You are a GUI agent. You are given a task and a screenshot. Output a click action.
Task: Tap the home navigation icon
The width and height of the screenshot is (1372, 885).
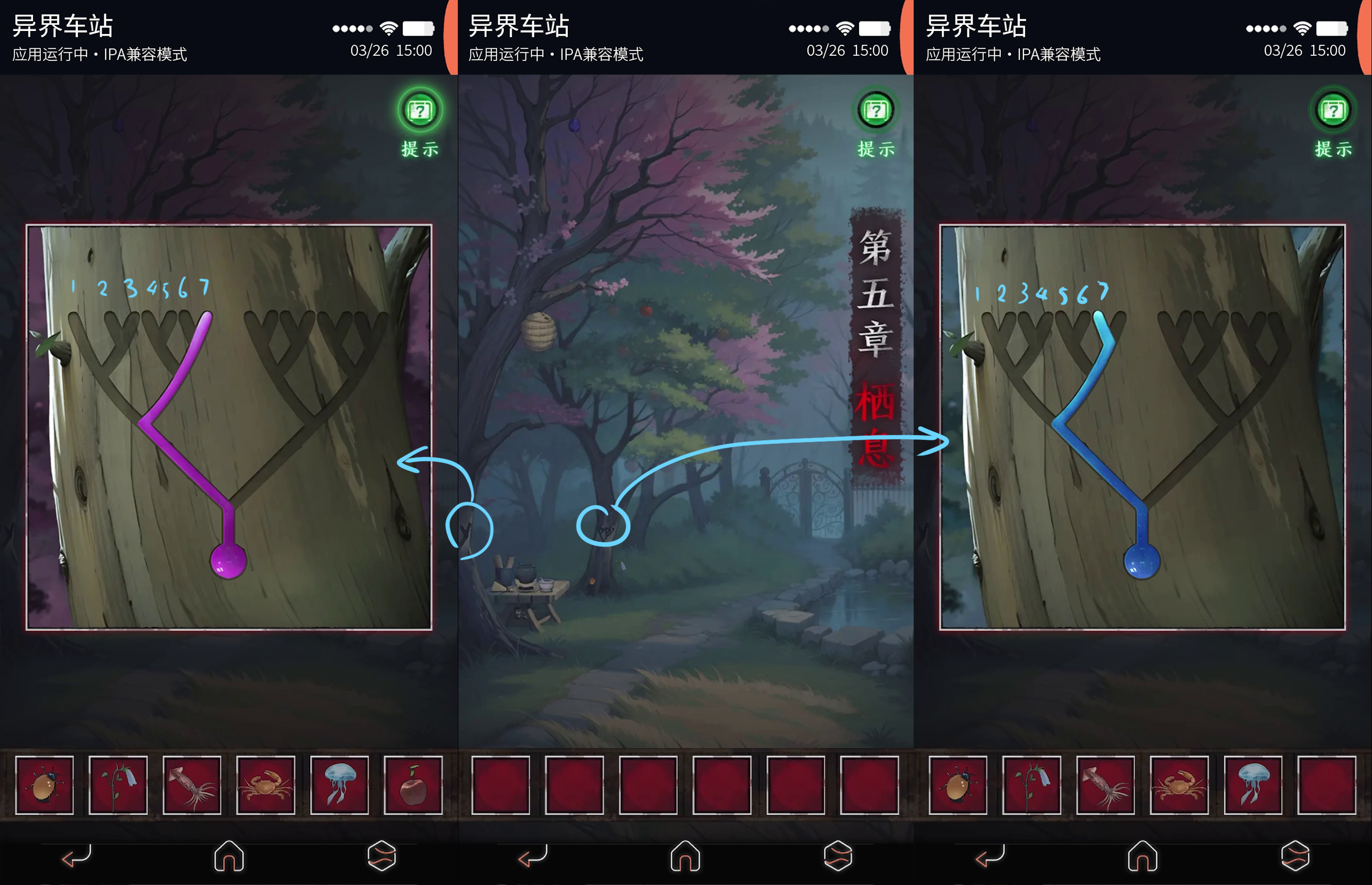tap(229, 856)
